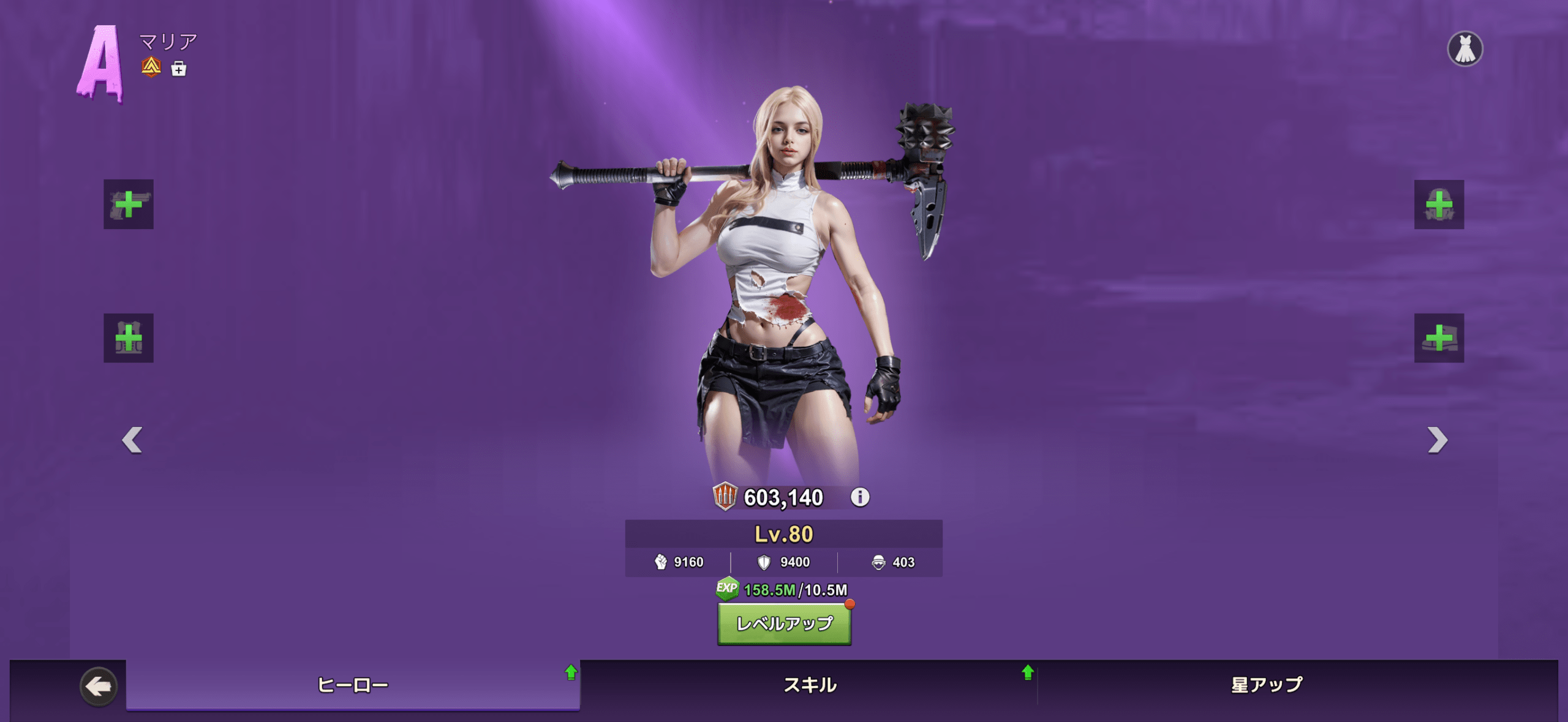Select the ヒーロー tab
Image resolution: width=1568 pixels, height=722 pixels.
point(353,685)
